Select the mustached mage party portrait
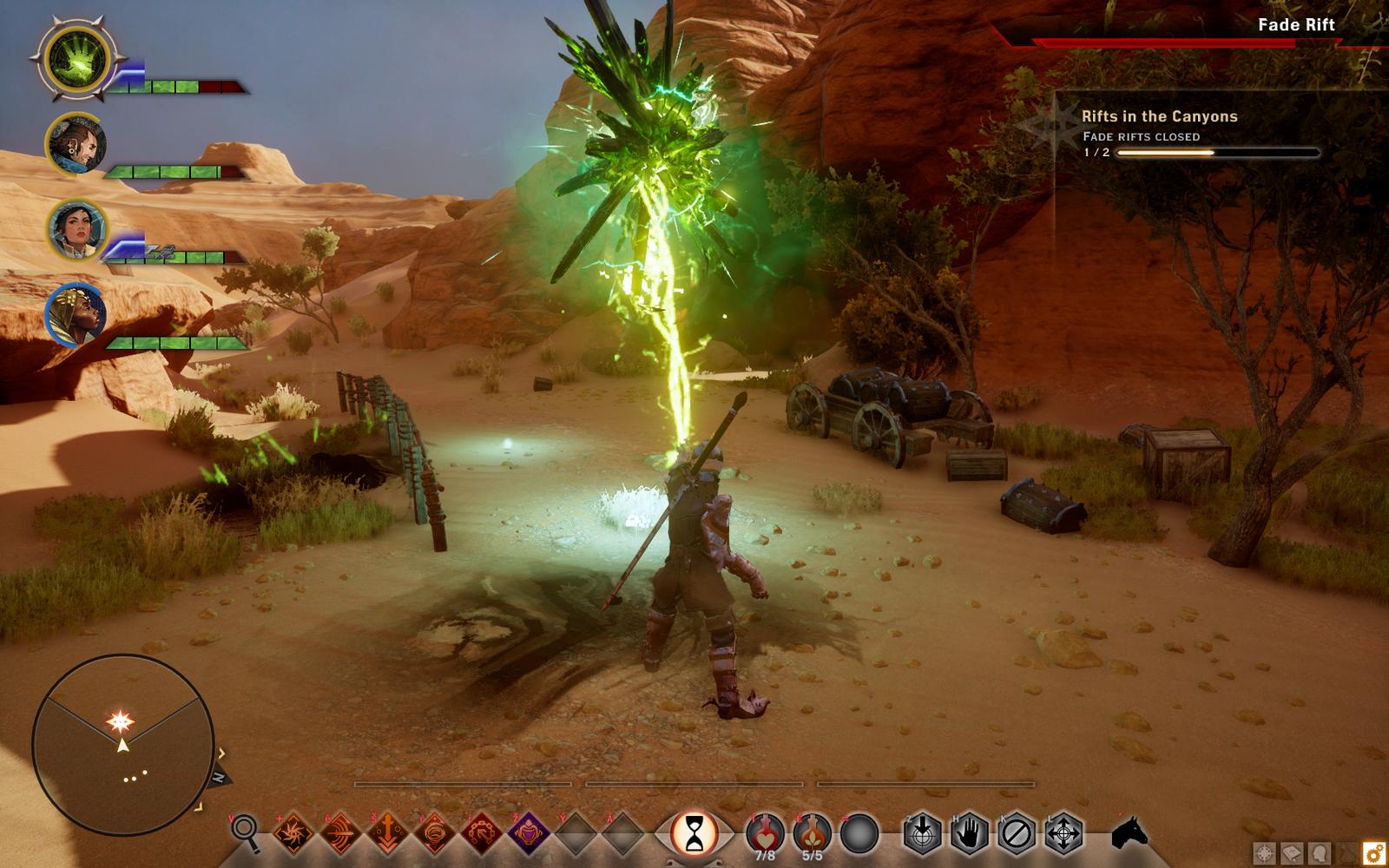 pos(76,144)
